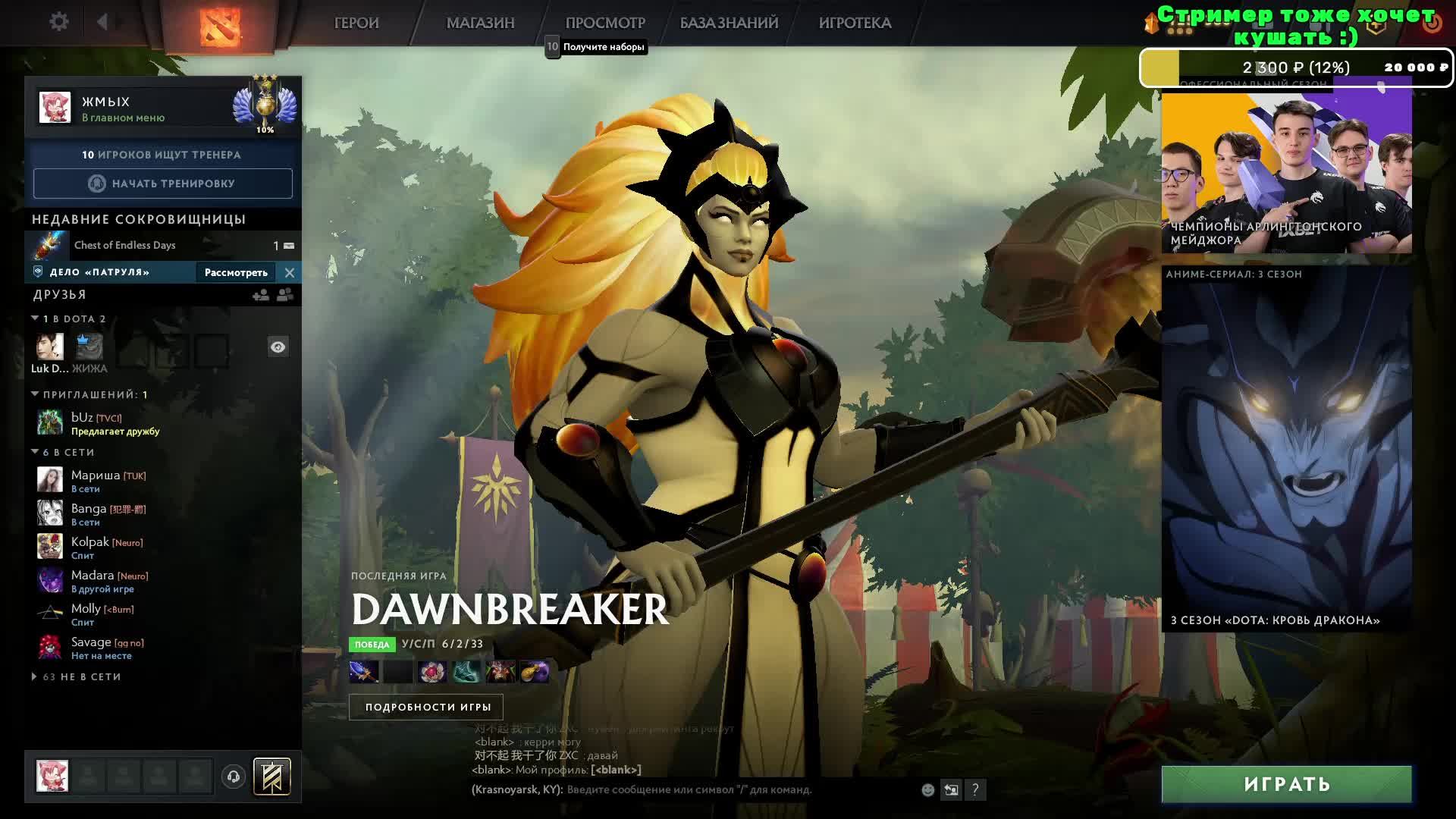Start coaching with Начать тренировку
Image resolution: width=1456 pixels, height=819 pixels.
point(162,184)
